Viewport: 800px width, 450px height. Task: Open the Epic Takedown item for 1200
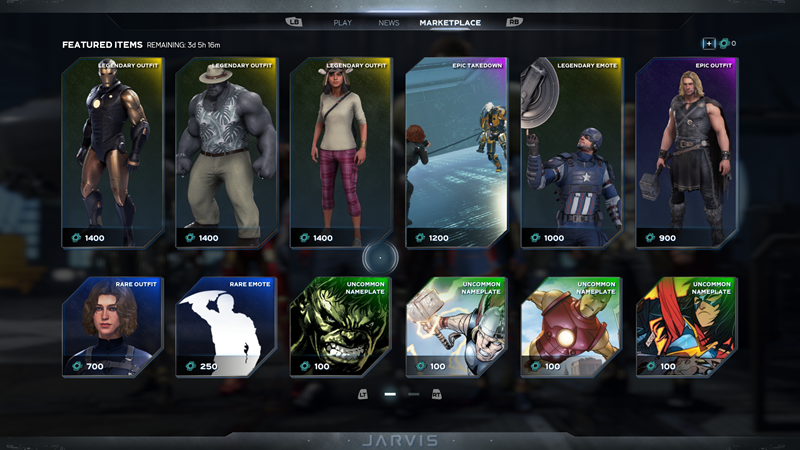pyautogui.click(x=457, y=152)
